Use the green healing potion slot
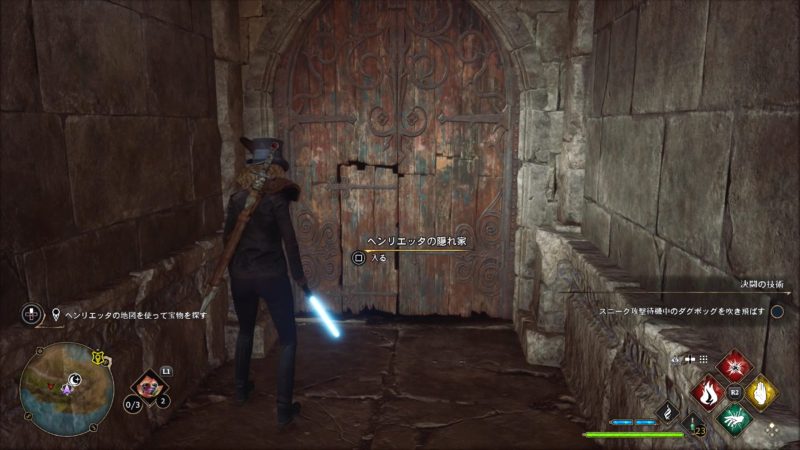 (x=690, y=423)
